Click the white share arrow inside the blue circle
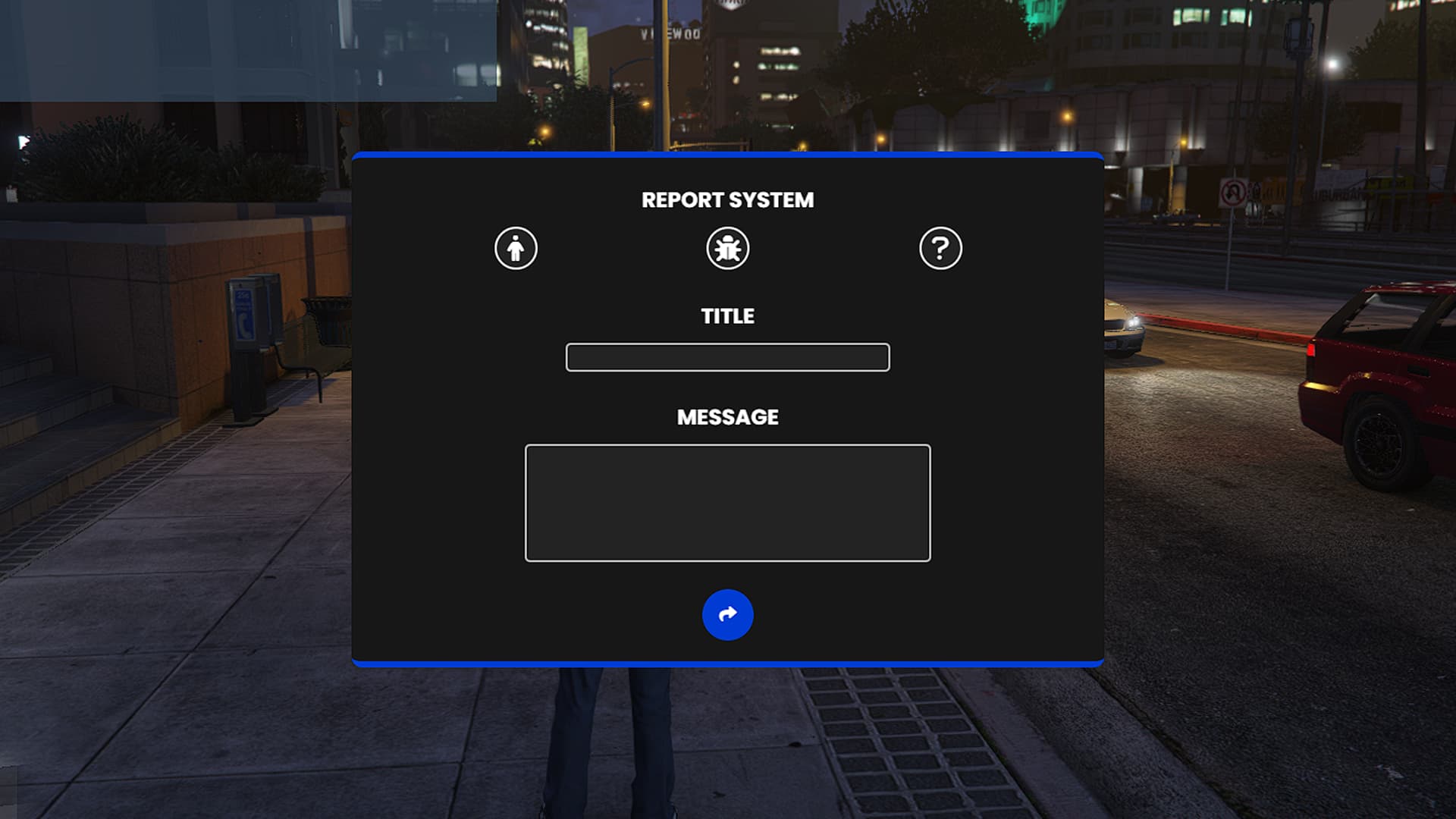 [x=726, y=615]
